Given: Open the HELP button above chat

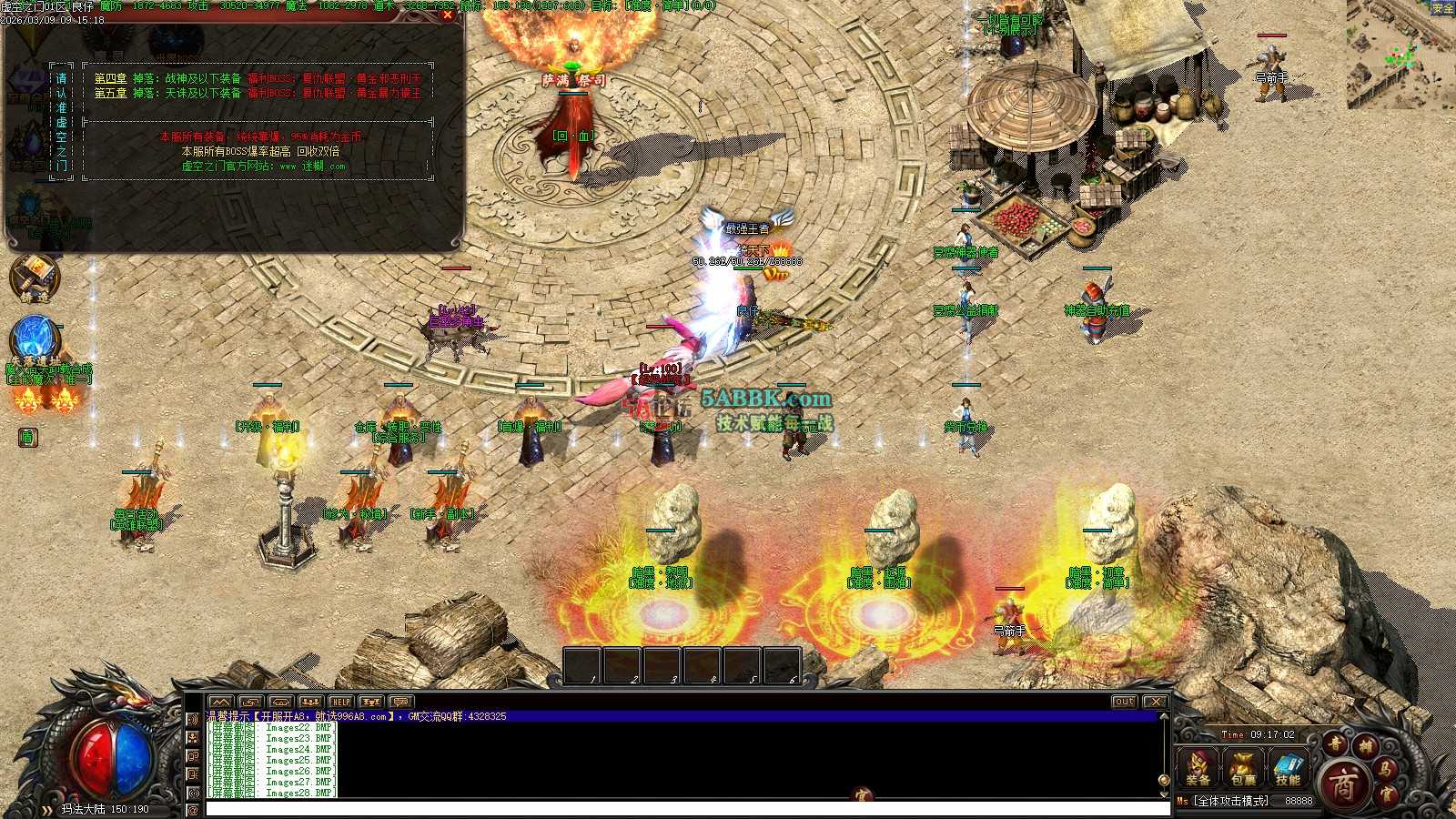Looking at the screenshot, I should coord(340,702).
